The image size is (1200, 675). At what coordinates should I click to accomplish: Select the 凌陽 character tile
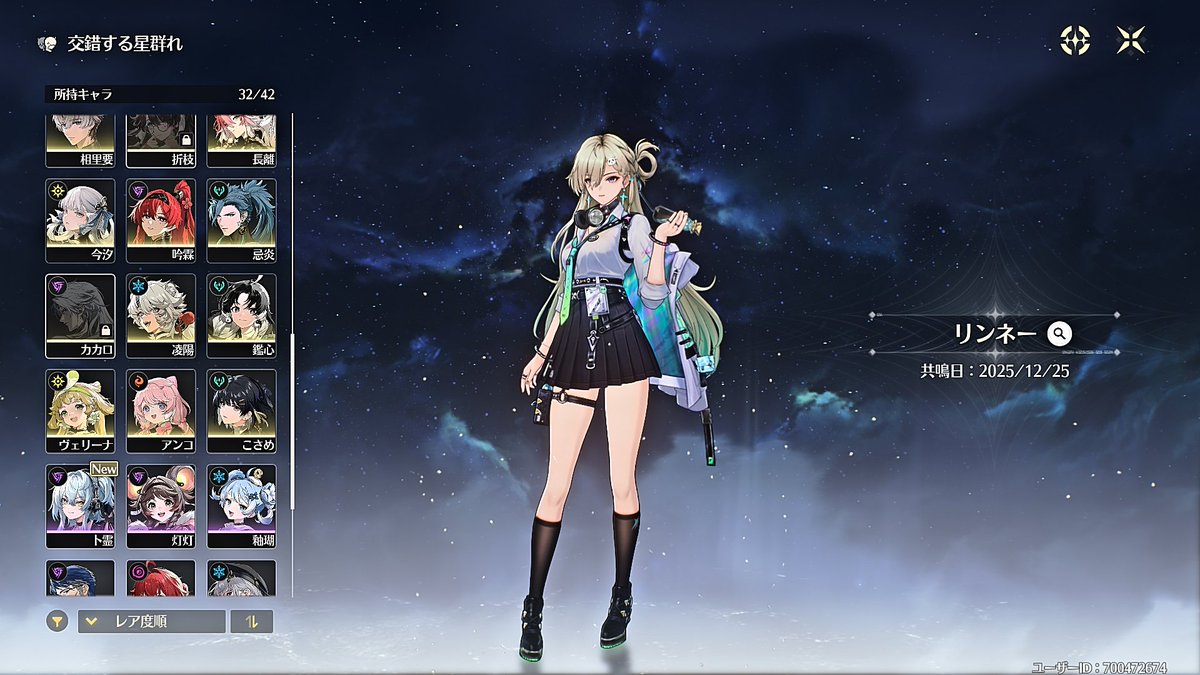point(161,315)
